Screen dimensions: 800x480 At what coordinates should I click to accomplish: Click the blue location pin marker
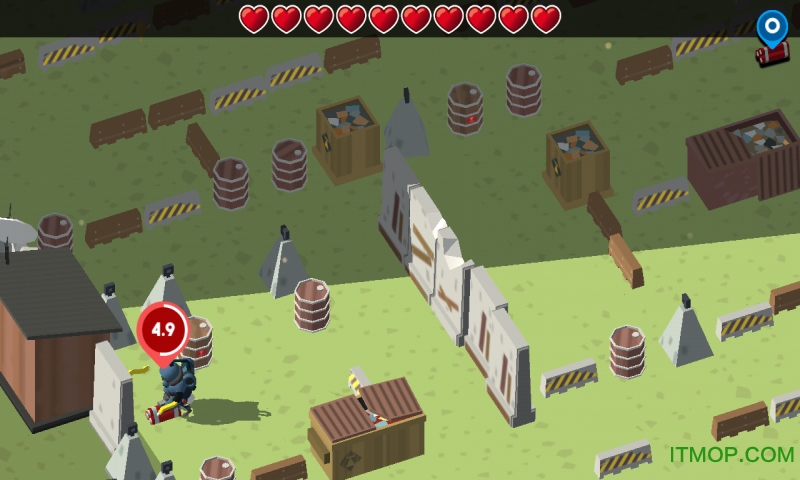[x=771, y=26]
